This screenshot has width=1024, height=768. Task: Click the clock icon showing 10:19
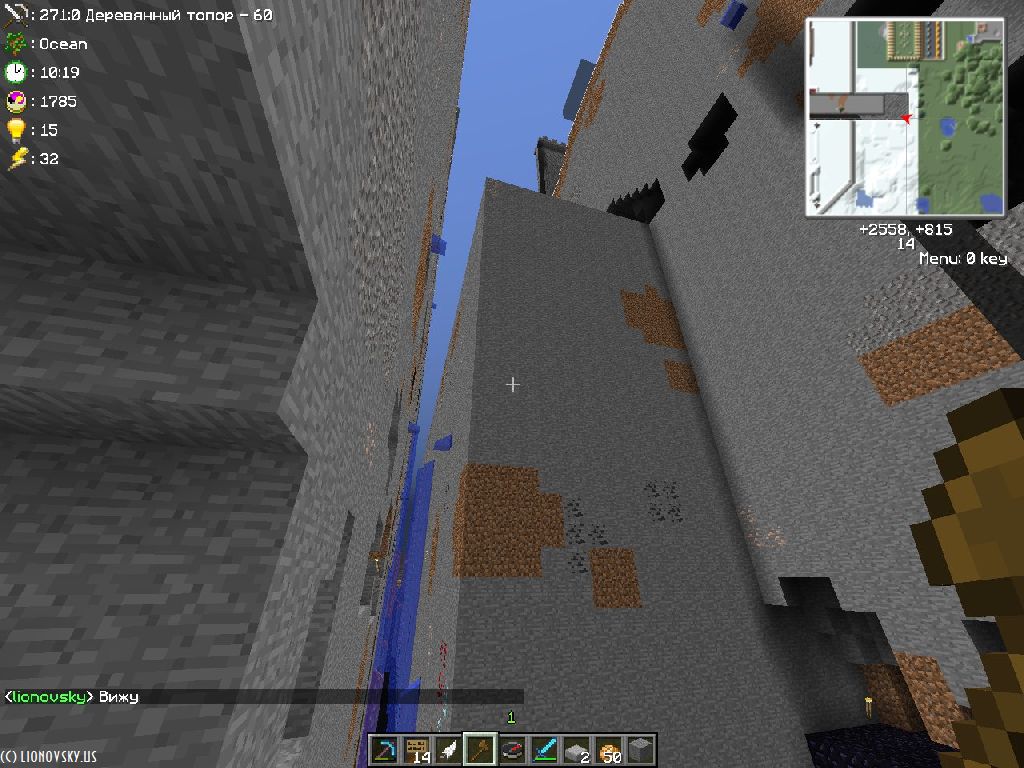[15, 72]
